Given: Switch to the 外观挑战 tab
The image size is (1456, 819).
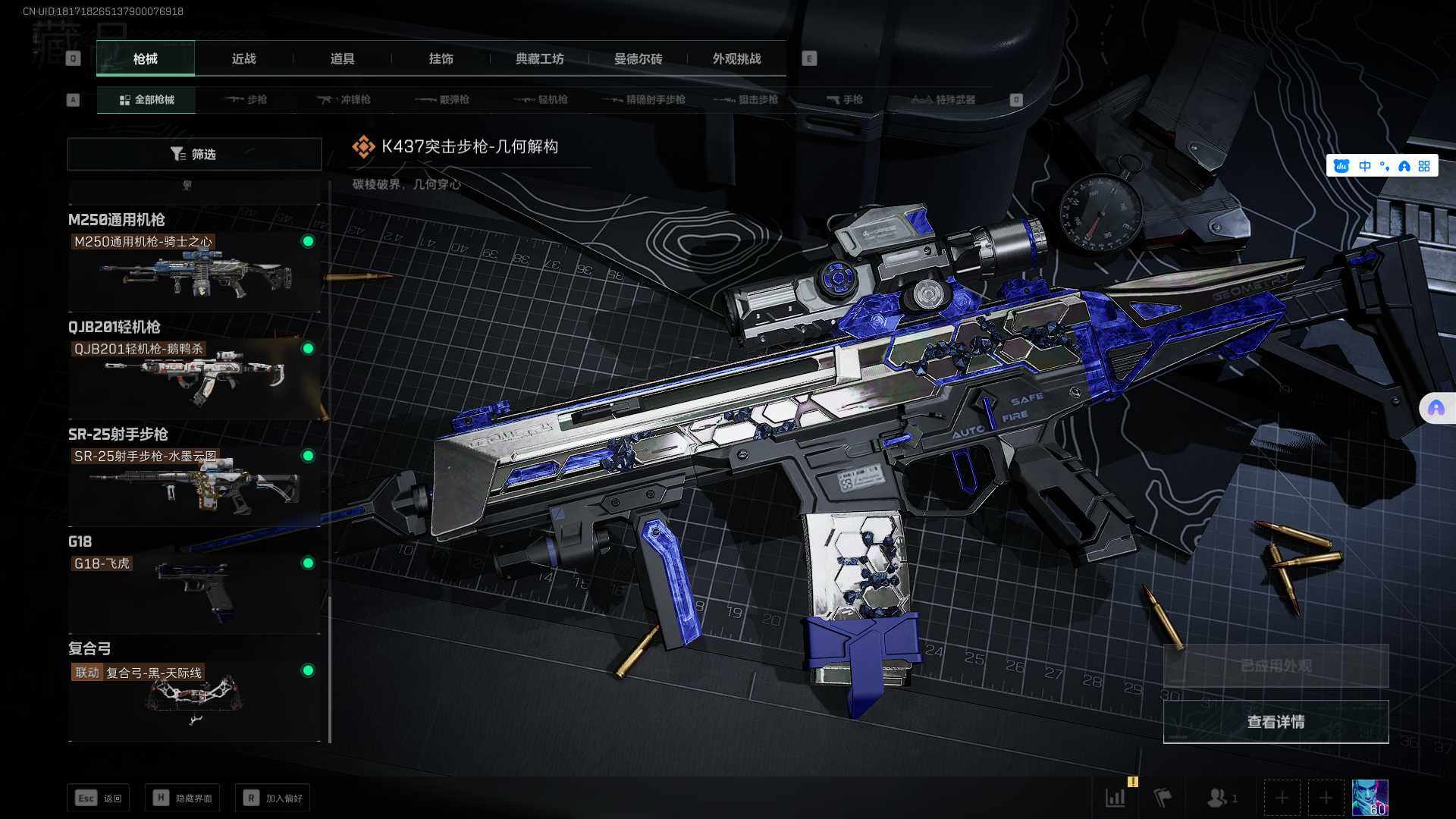Looking at the screenshot, I should [736, 58].
